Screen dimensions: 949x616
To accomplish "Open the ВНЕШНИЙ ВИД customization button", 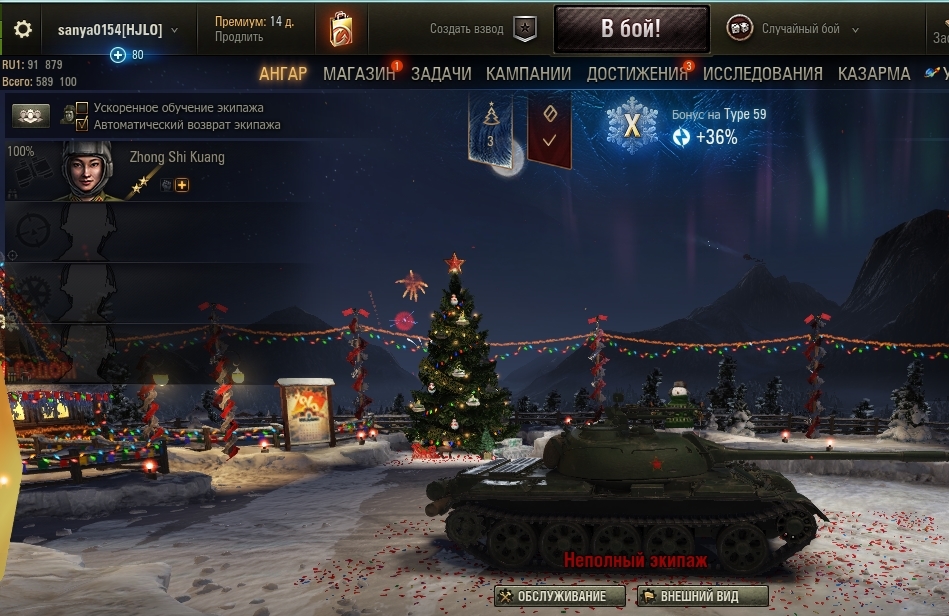I will pos(702,597).
